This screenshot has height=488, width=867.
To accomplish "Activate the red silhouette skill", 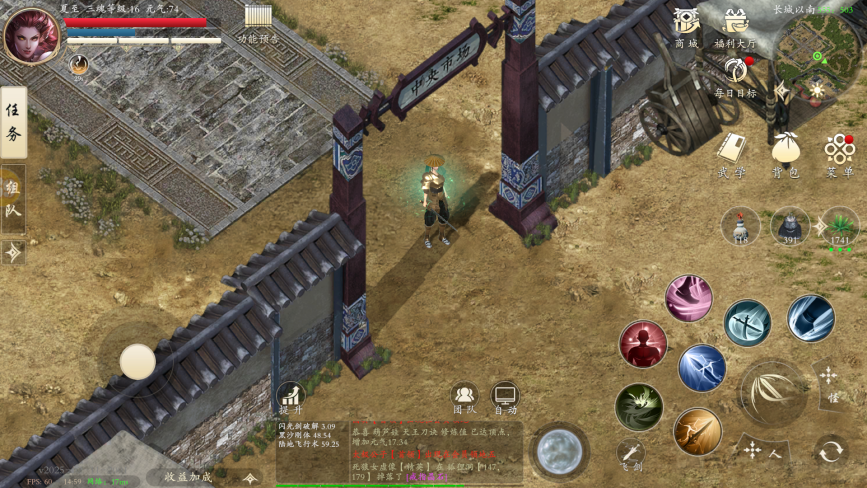I will (643, 345).
